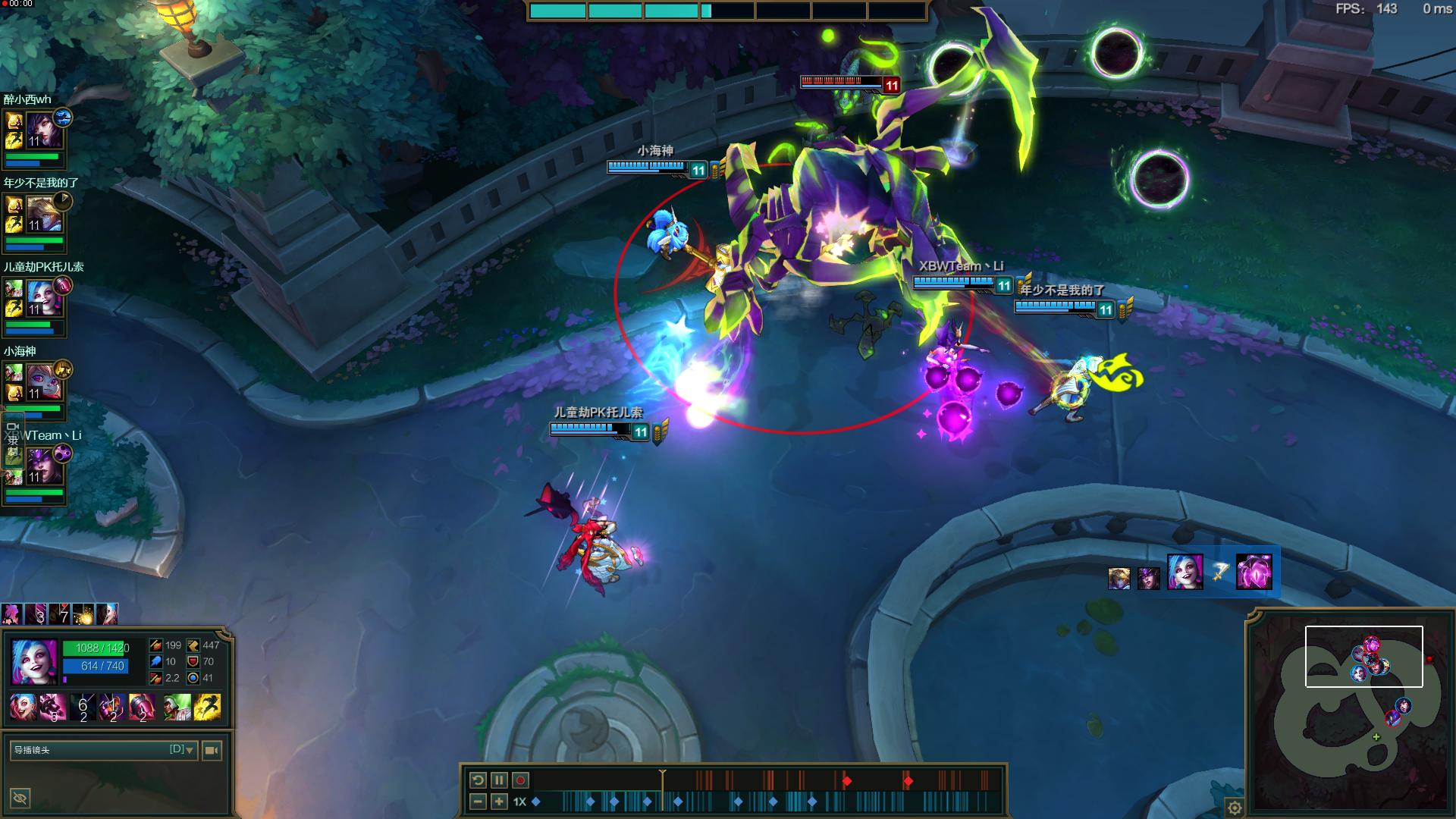The width and height of the screenshot is (1456, 819).
Task: Click Jinx's large portrait in the stats panel
Action: tap(34, 661)
